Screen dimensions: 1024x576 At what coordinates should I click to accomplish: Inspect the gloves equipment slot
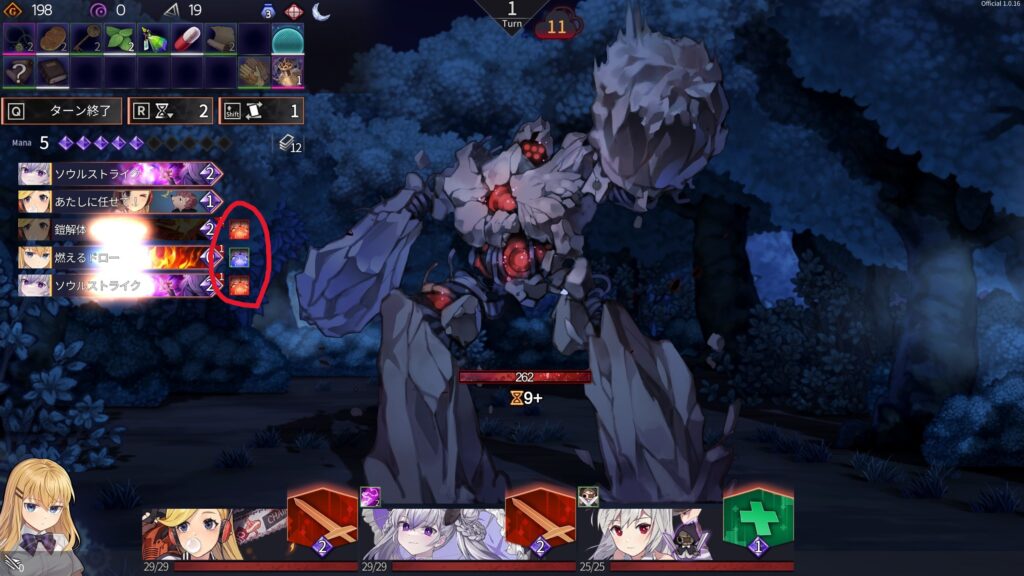254,71
